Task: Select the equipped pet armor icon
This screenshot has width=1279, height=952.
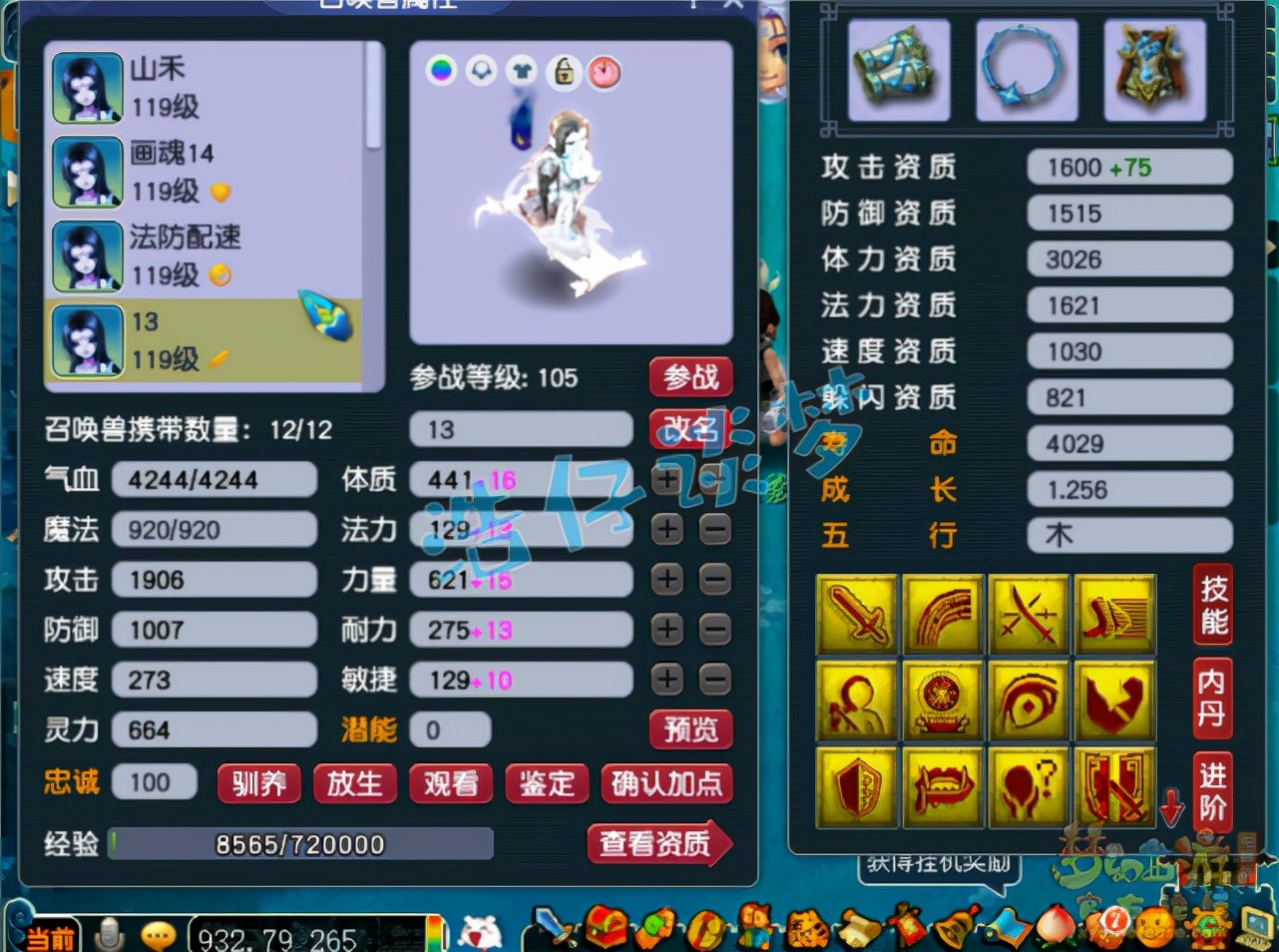Action: (x=1154, y=70)
